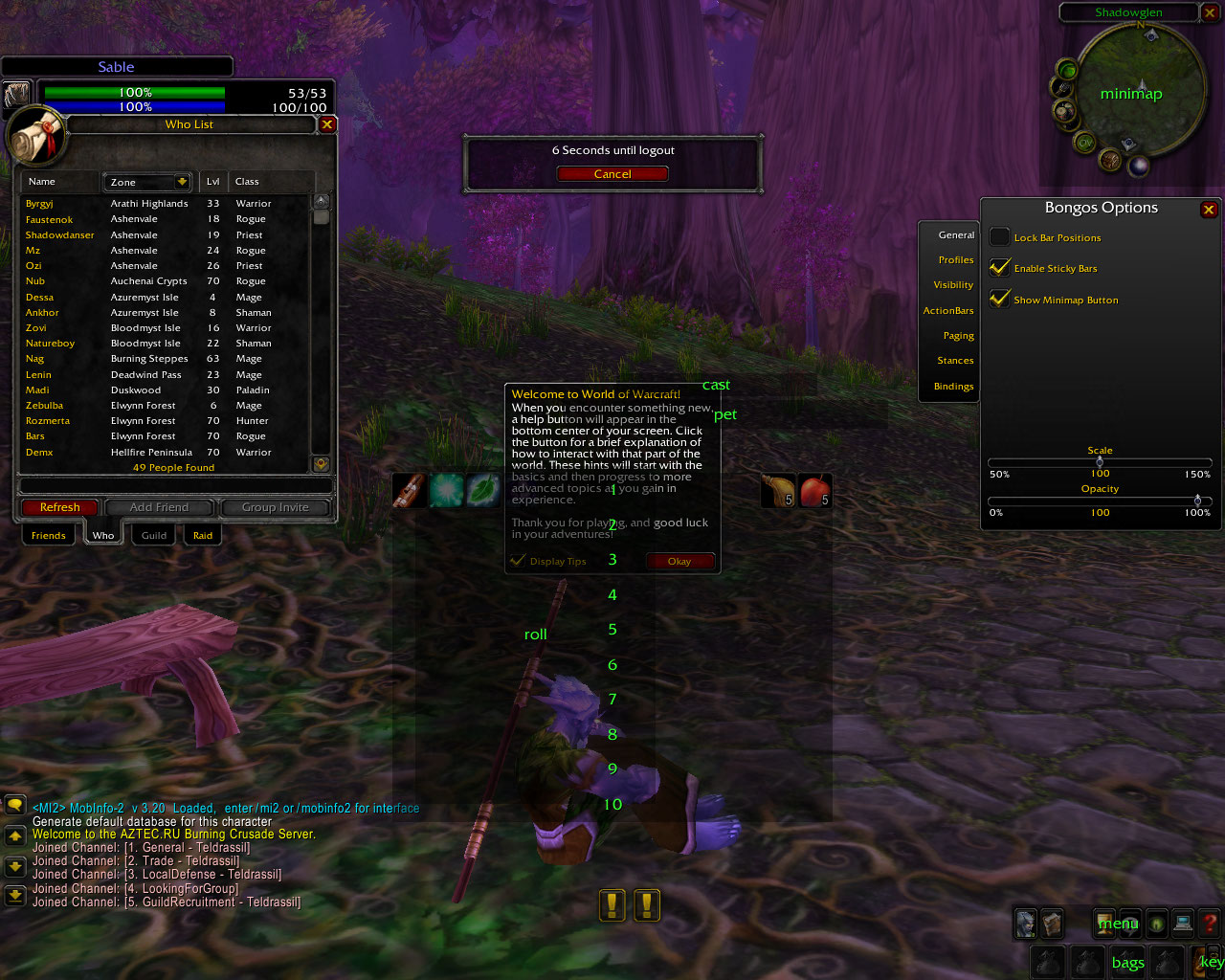The image size is (1225, 980).
Task: Select player Rozmerta in the list
Action: click(48, 421)
